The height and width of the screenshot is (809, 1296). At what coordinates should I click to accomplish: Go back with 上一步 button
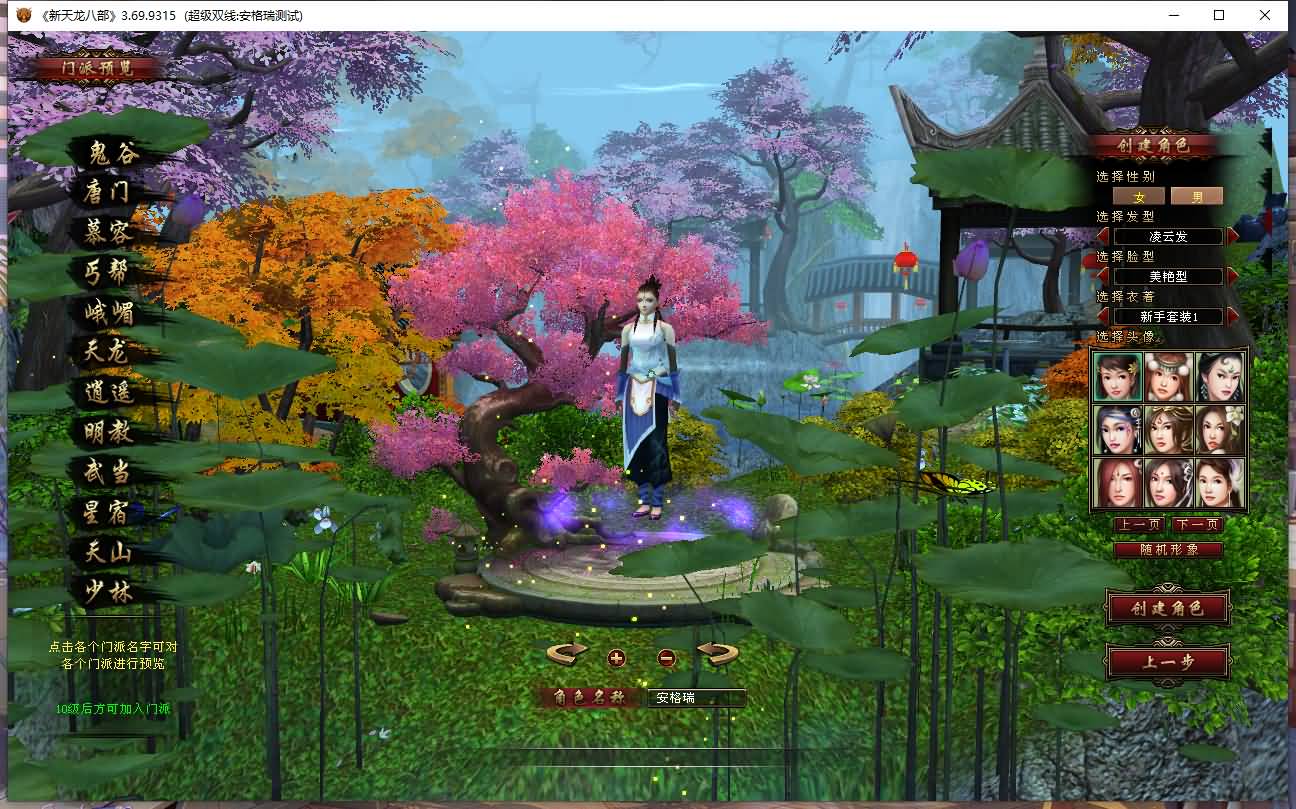(x=1167, y=661)
